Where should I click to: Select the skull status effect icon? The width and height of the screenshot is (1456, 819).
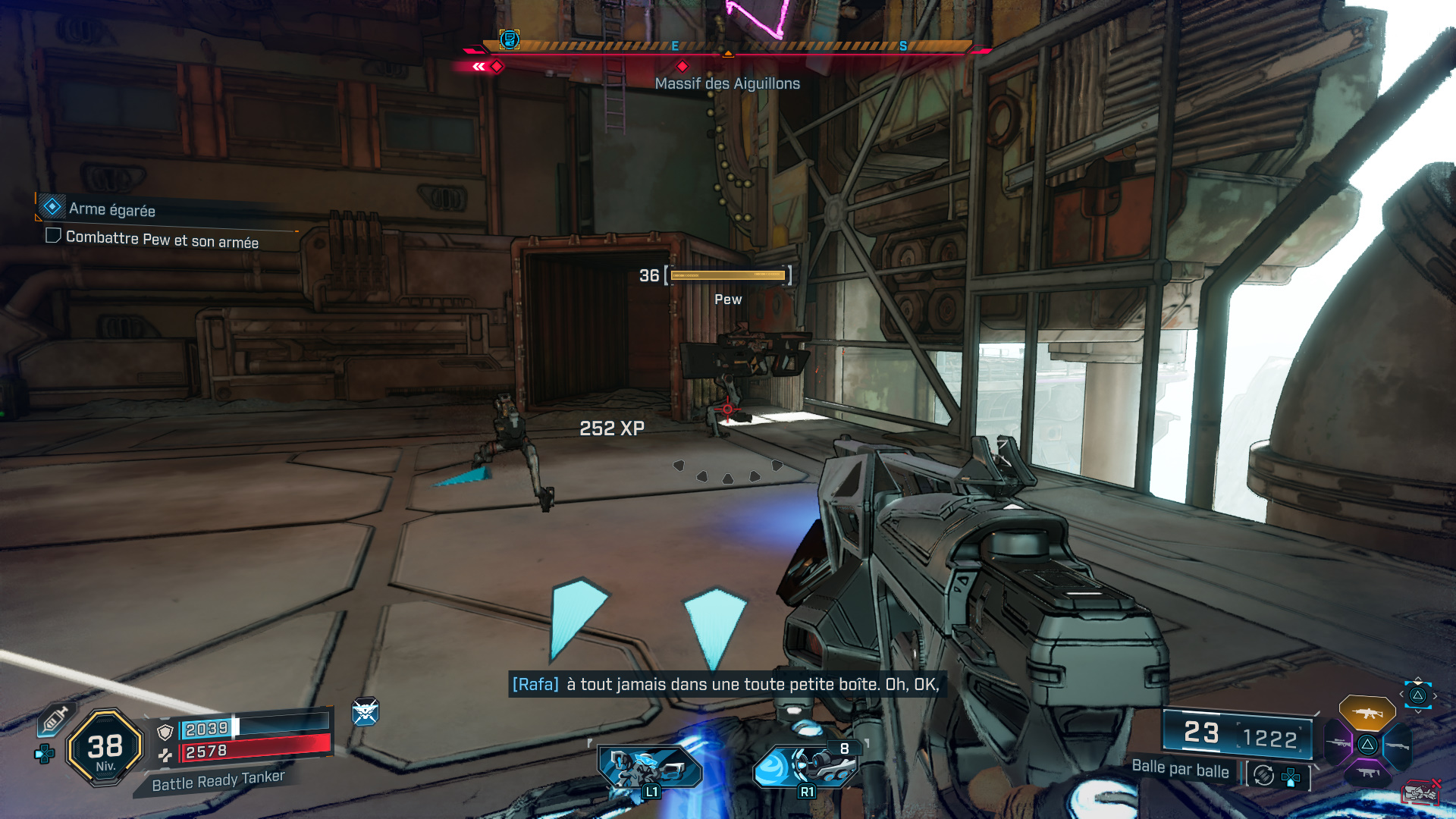pos(365,712)
